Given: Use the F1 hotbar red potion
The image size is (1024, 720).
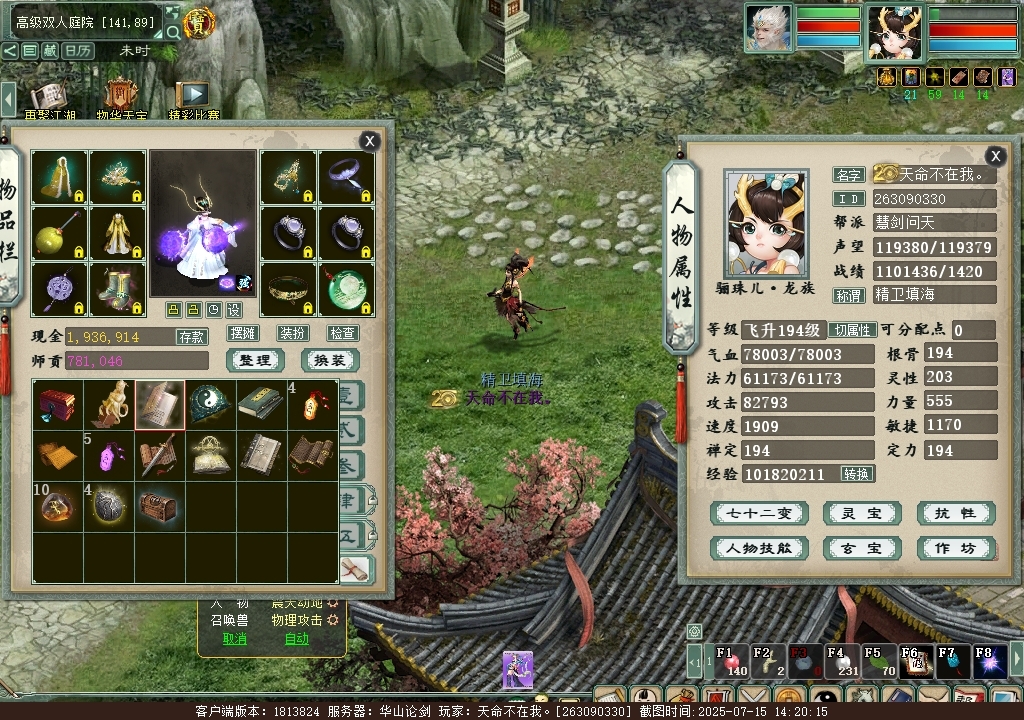Looking at the screenshot, I should 732,663.
